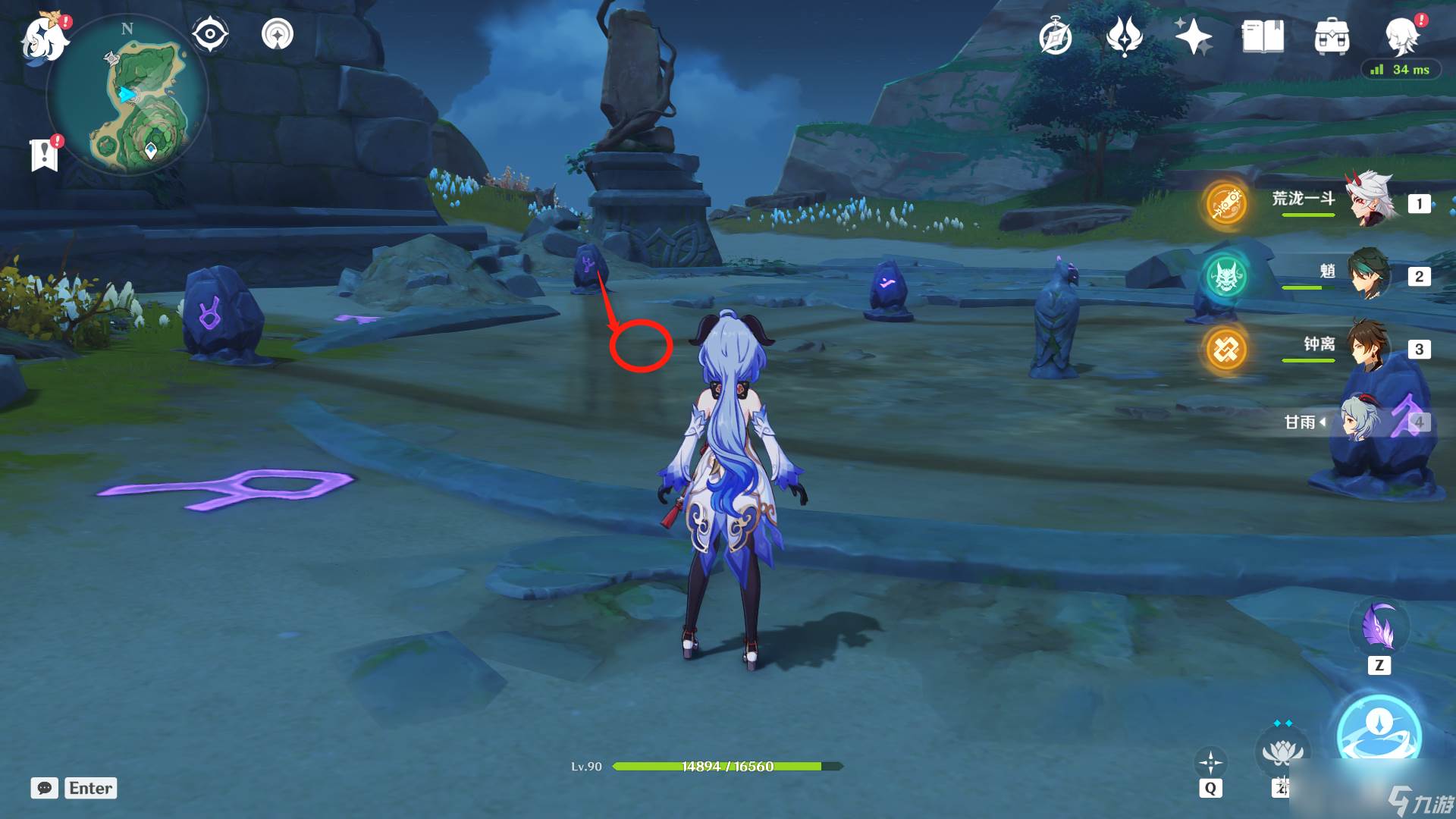
Task: Open the quest log bookmark icon
Action: coord(45,154)
